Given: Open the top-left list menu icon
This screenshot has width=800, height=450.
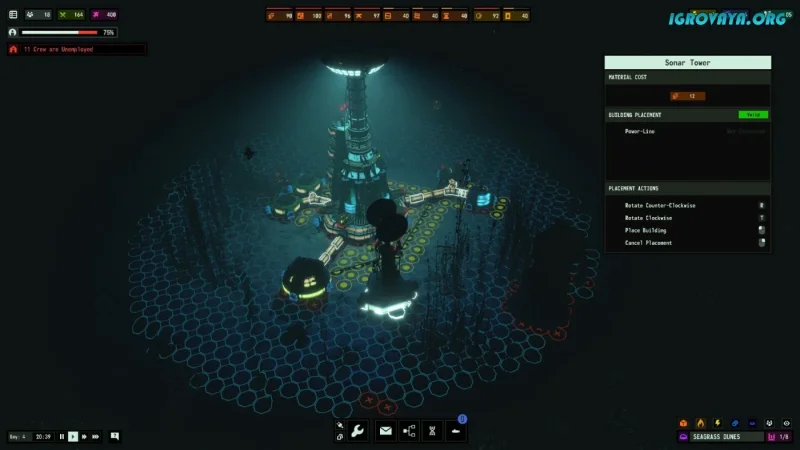Looking at the screenshot, I should click(13, 15).
